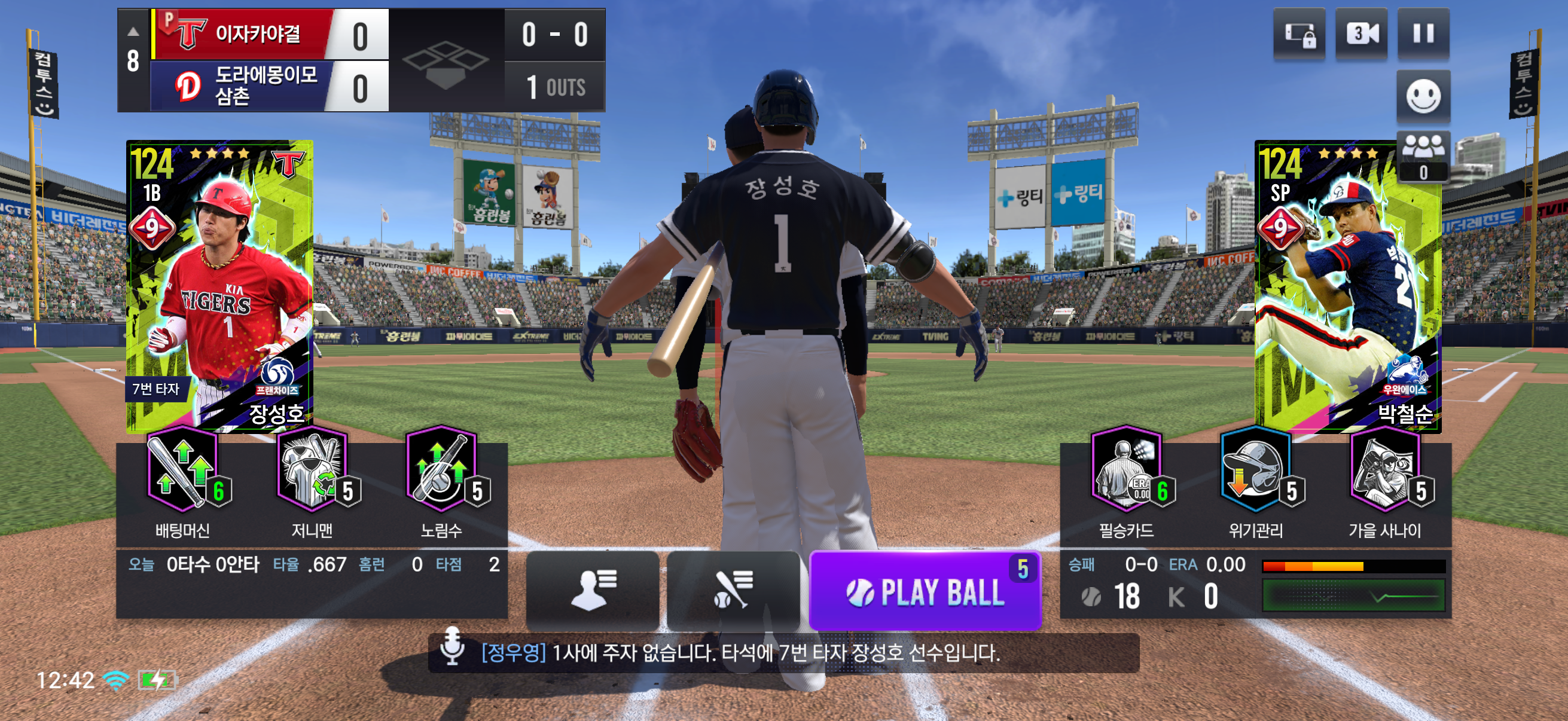Switch the camera view
The width and height of the screenshot is (1568, 721).
tap(1360, 34)
